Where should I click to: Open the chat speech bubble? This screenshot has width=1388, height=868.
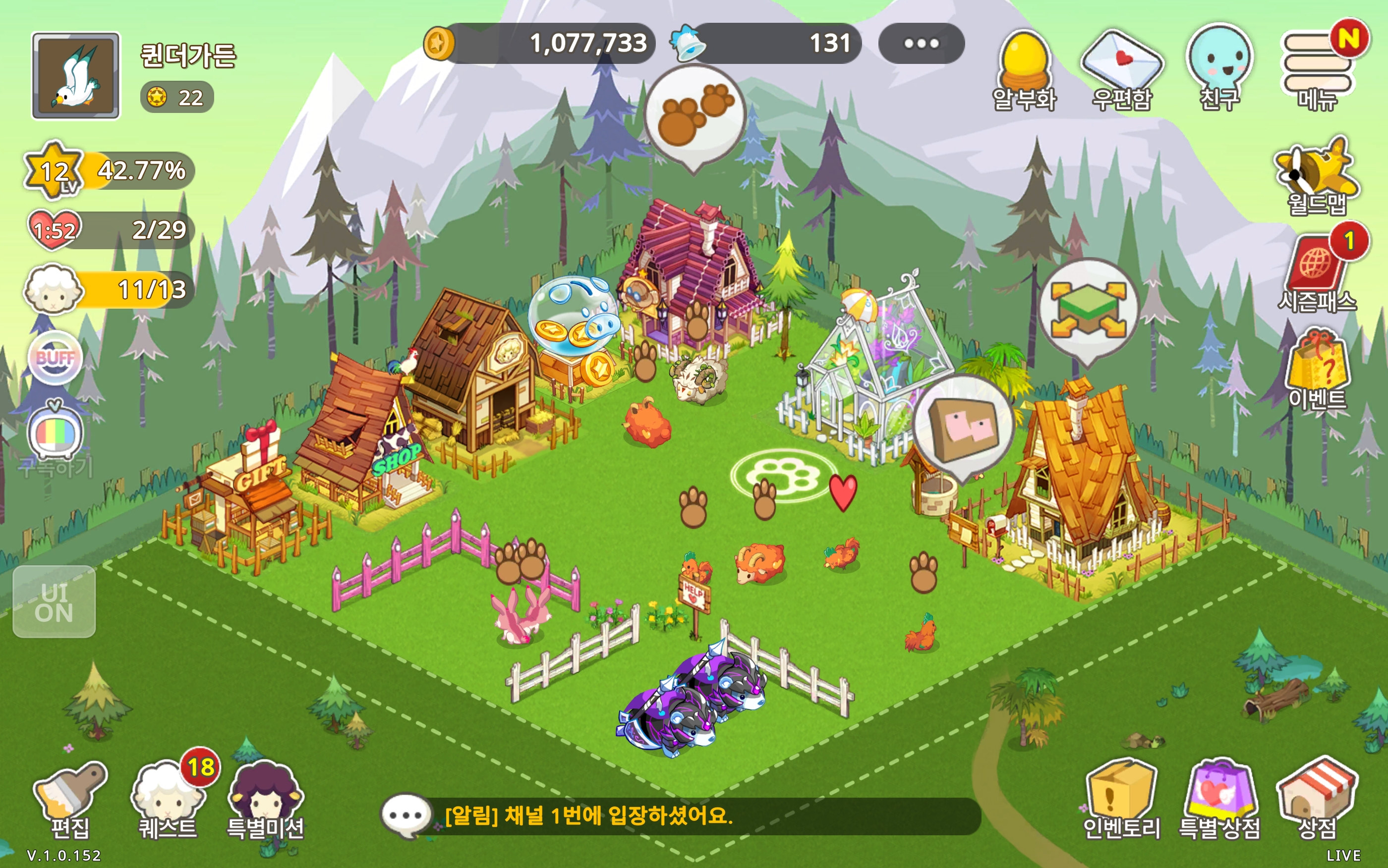pos(405,816)
